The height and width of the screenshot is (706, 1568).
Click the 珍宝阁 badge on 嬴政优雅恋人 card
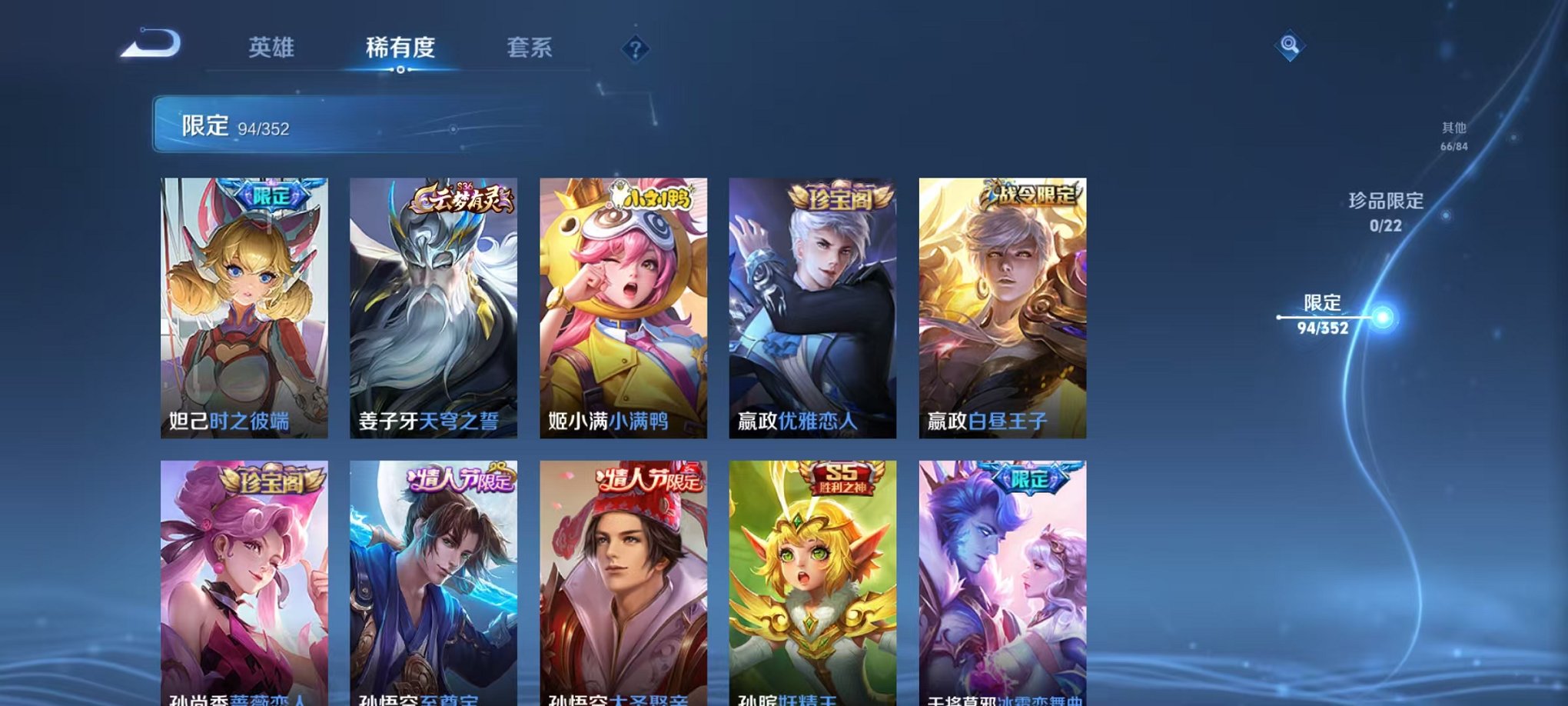coord(842,198)
